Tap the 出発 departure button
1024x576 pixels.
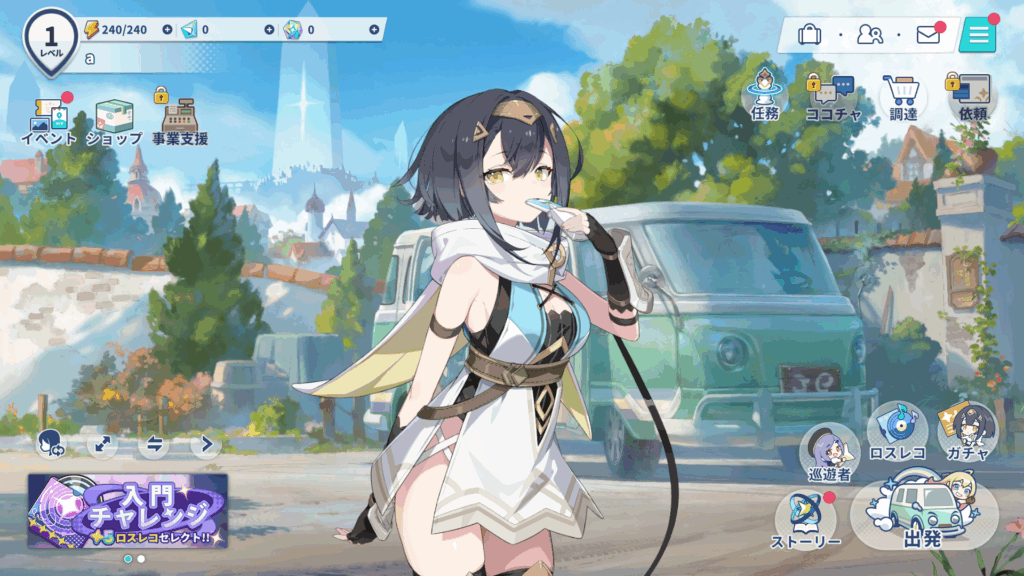[x=923, y=515]
